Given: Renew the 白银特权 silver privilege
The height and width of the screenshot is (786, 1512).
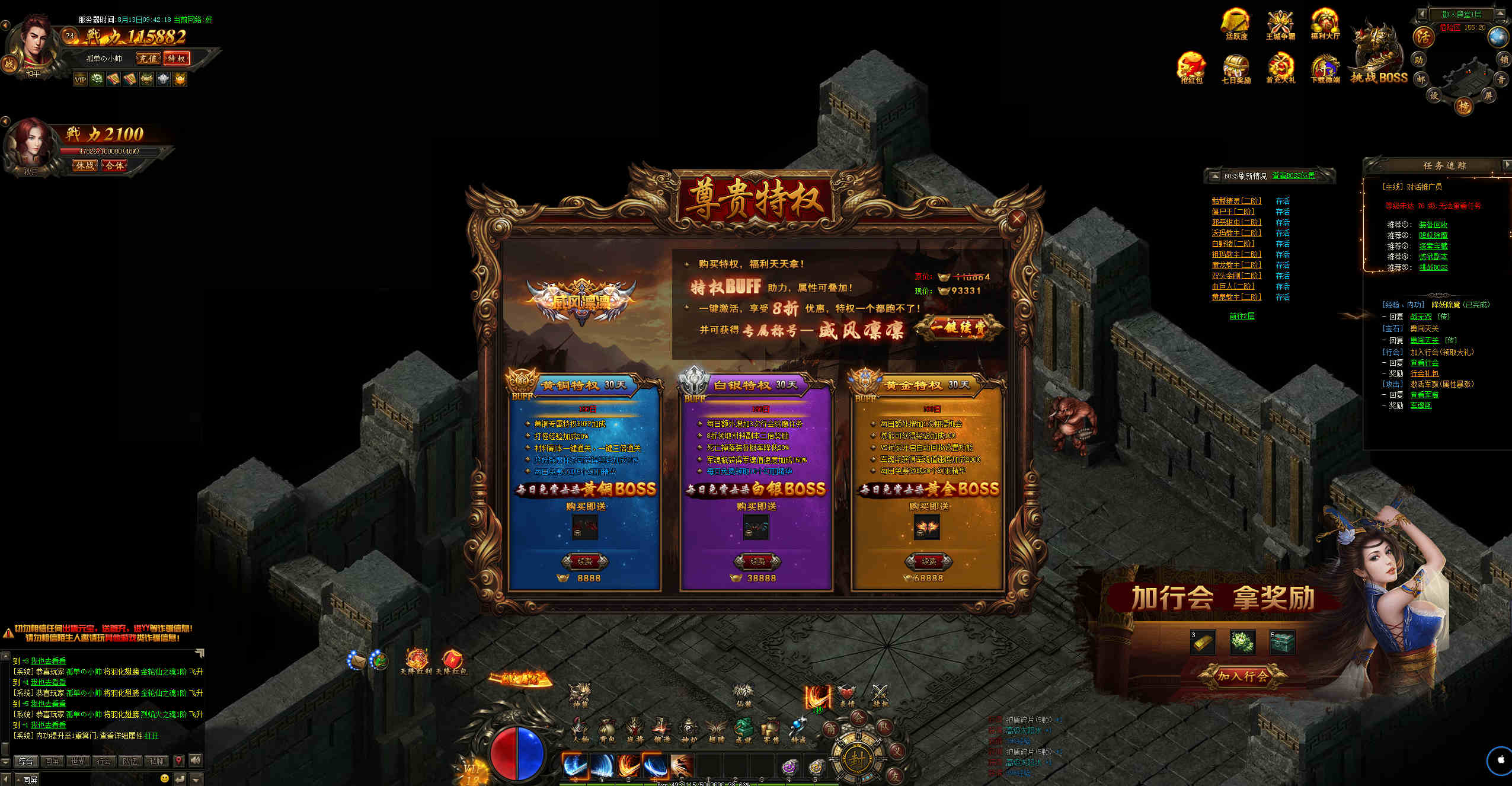Looking at the screenshot, I should (x=757, y=561).
